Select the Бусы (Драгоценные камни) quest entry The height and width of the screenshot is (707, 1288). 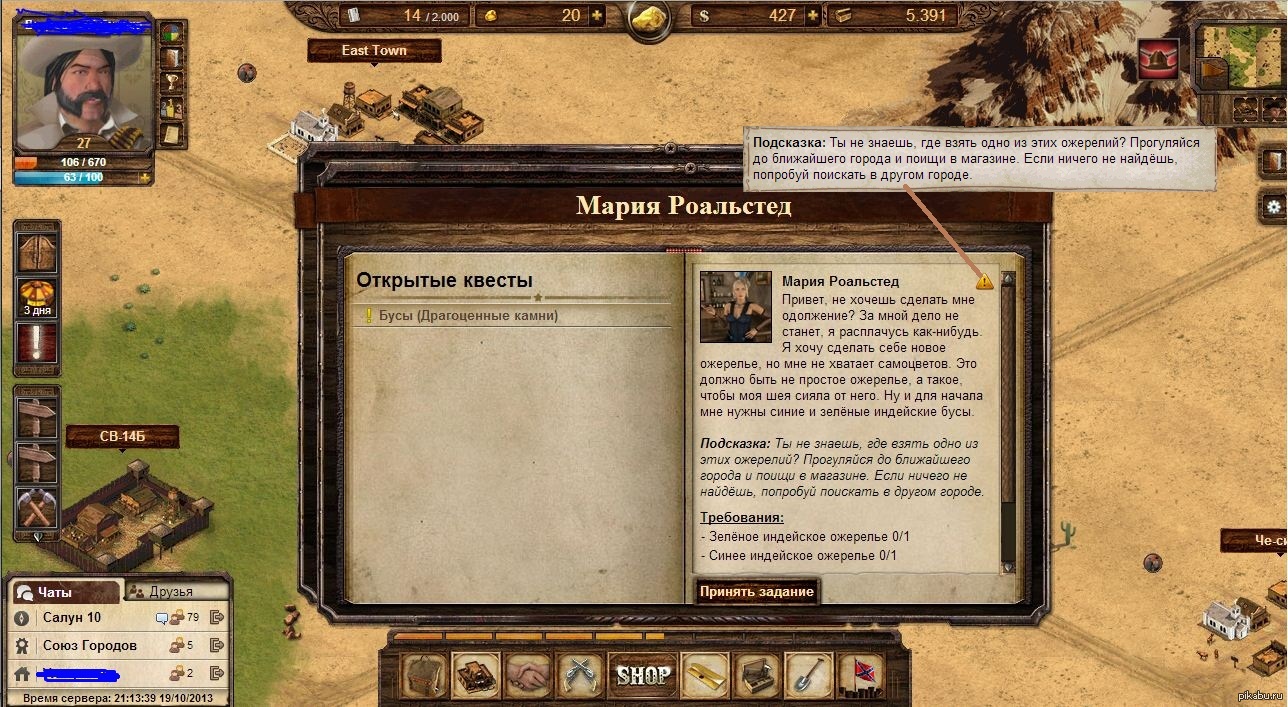pyautogui.click(x=468, y=316)
